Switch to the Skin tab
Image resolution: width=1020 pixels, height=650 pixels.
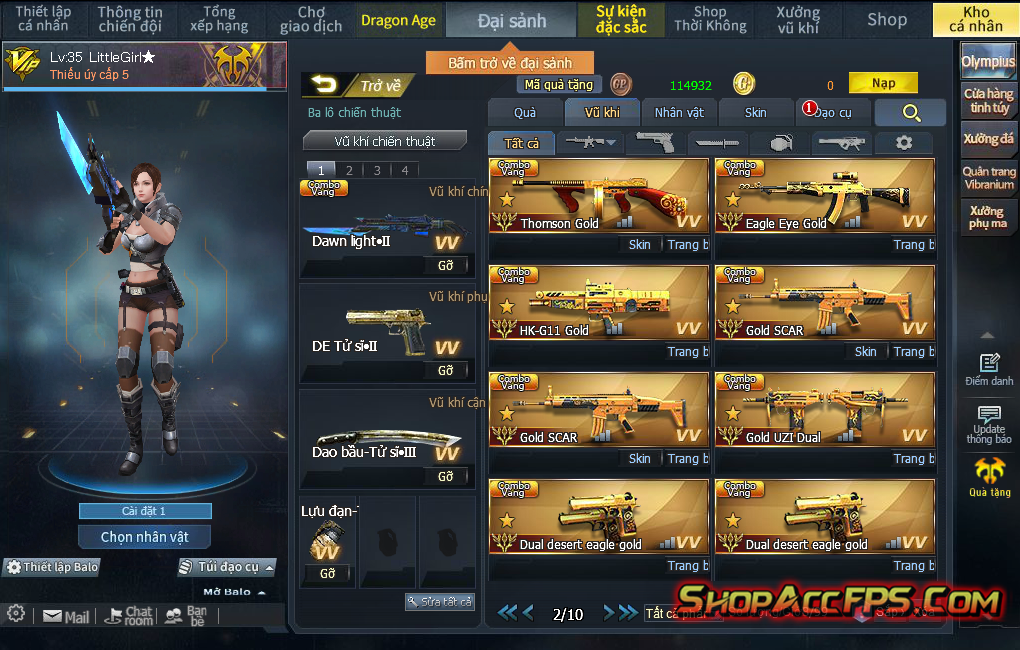point(756,112)
